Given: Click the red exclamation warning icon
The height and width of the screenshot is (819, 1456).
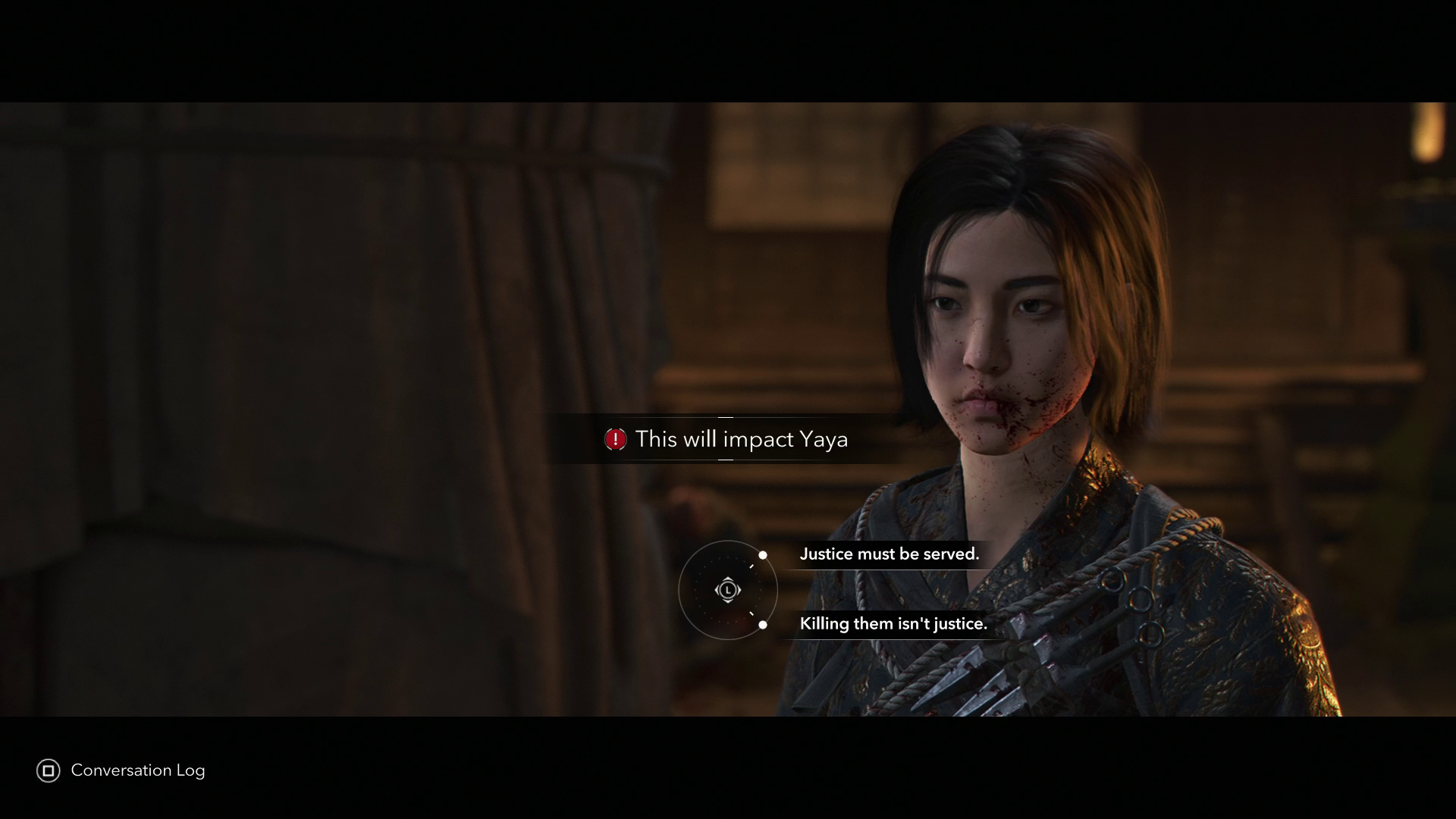Looking at the screenshot, I should click(x=616, y=439).
